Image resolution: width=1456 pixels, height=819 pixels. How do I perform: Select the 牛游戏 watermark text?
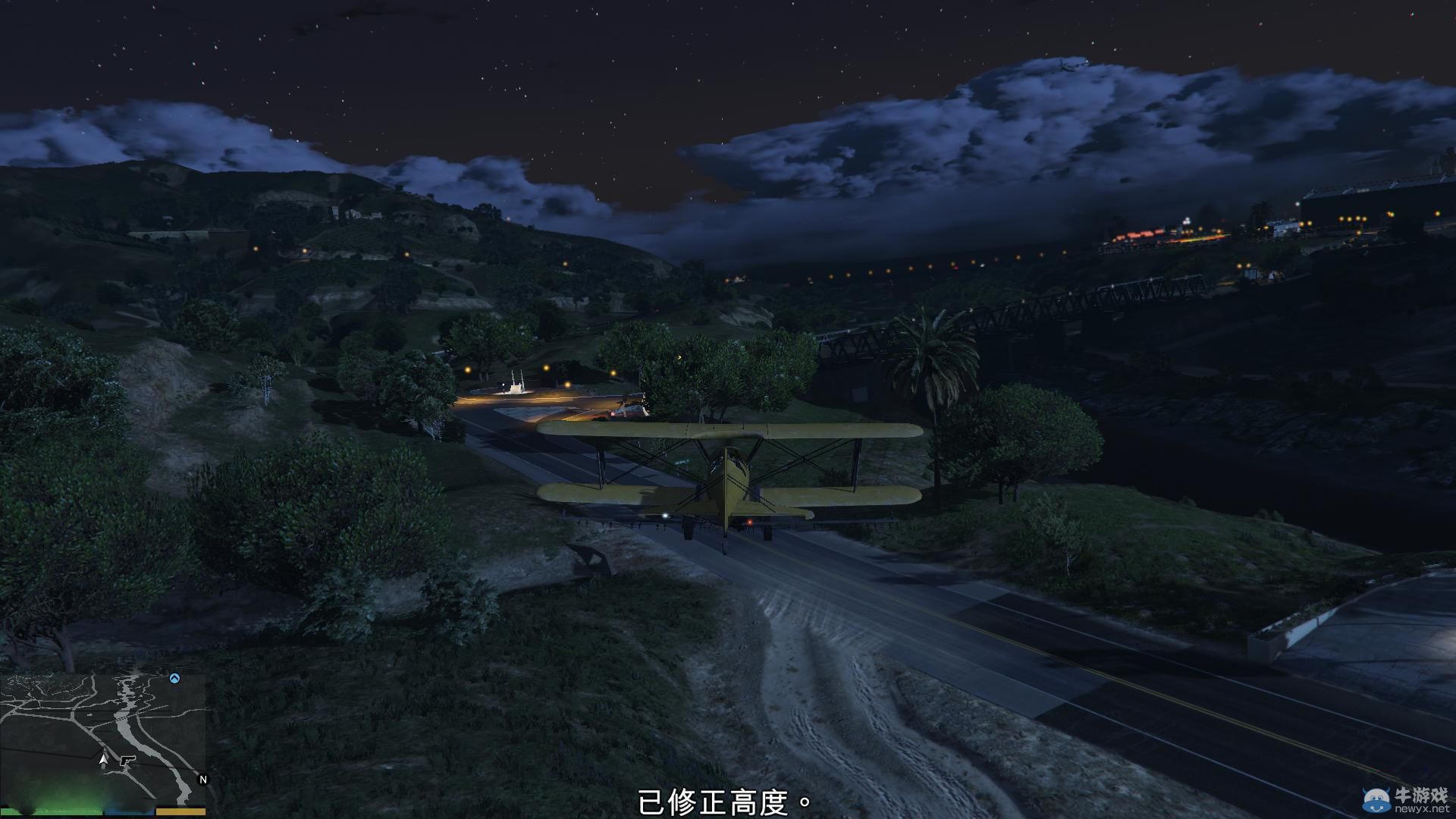click(1423, 795)
